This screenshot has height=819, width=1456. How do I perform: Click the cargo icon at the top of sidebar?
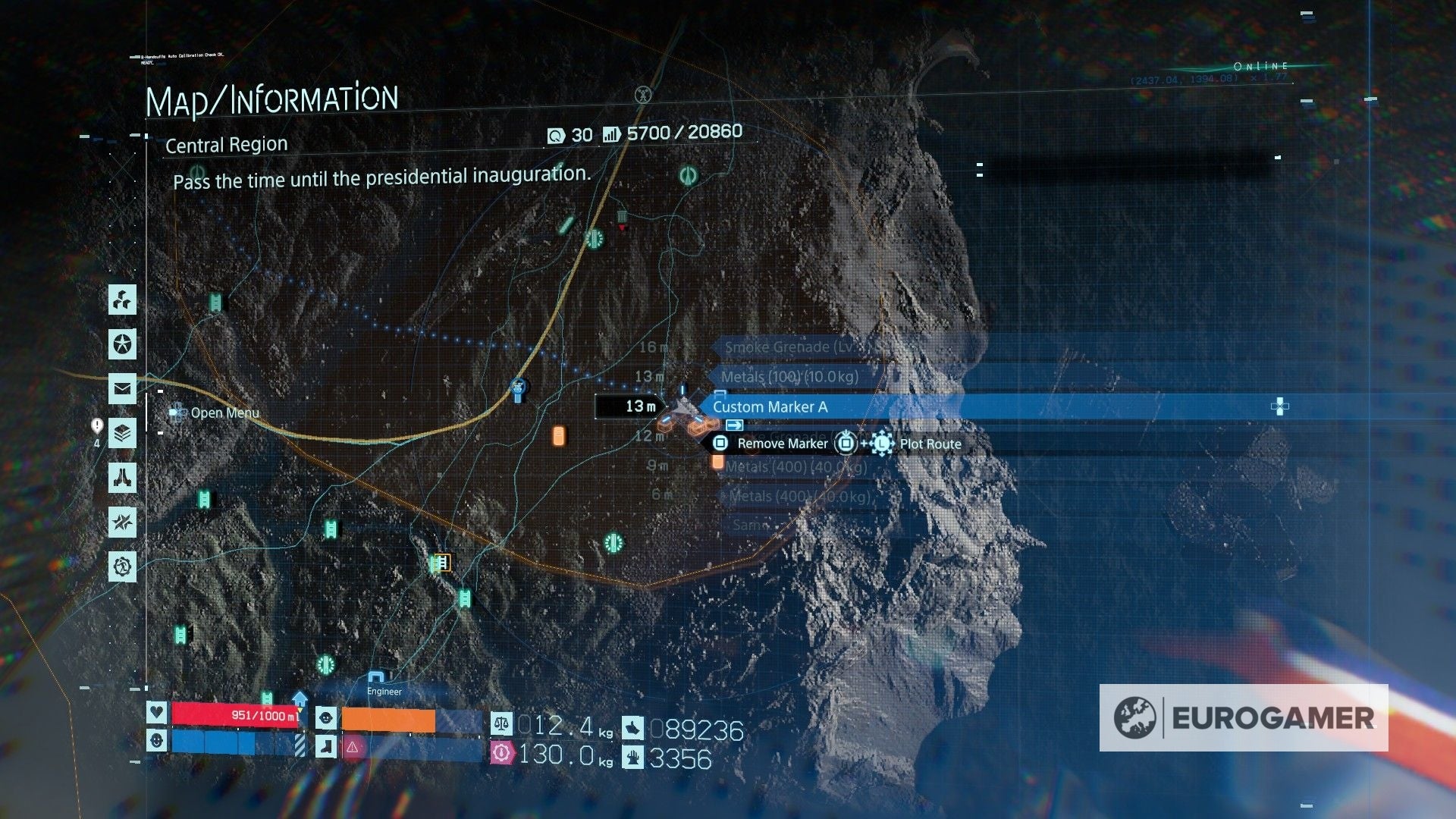point(121,301)
